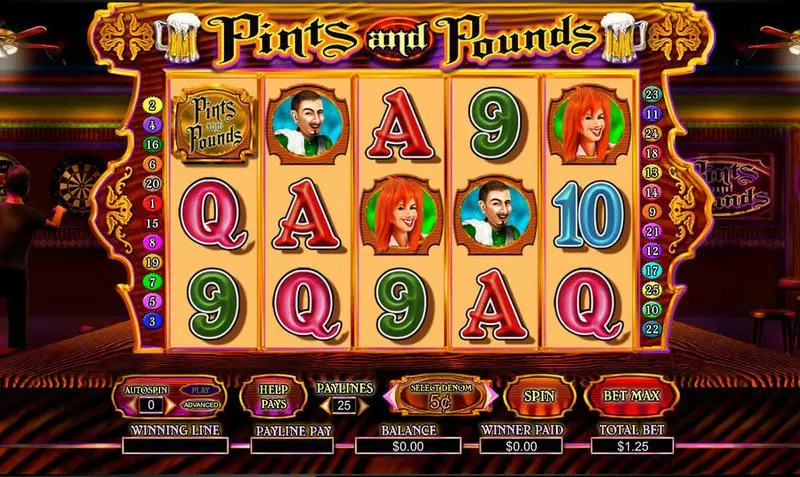800x477 pixels.
Task: Select payline number 23 marker
Action: pos(650,94)
